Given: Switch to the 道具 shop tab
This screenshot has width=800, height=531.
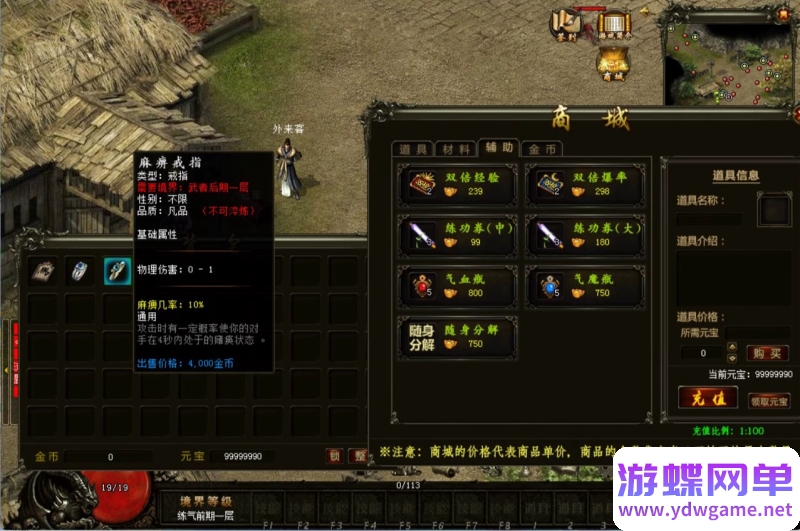Looking at the screenshot, I should pyautogui.click(x=413, y=149).
